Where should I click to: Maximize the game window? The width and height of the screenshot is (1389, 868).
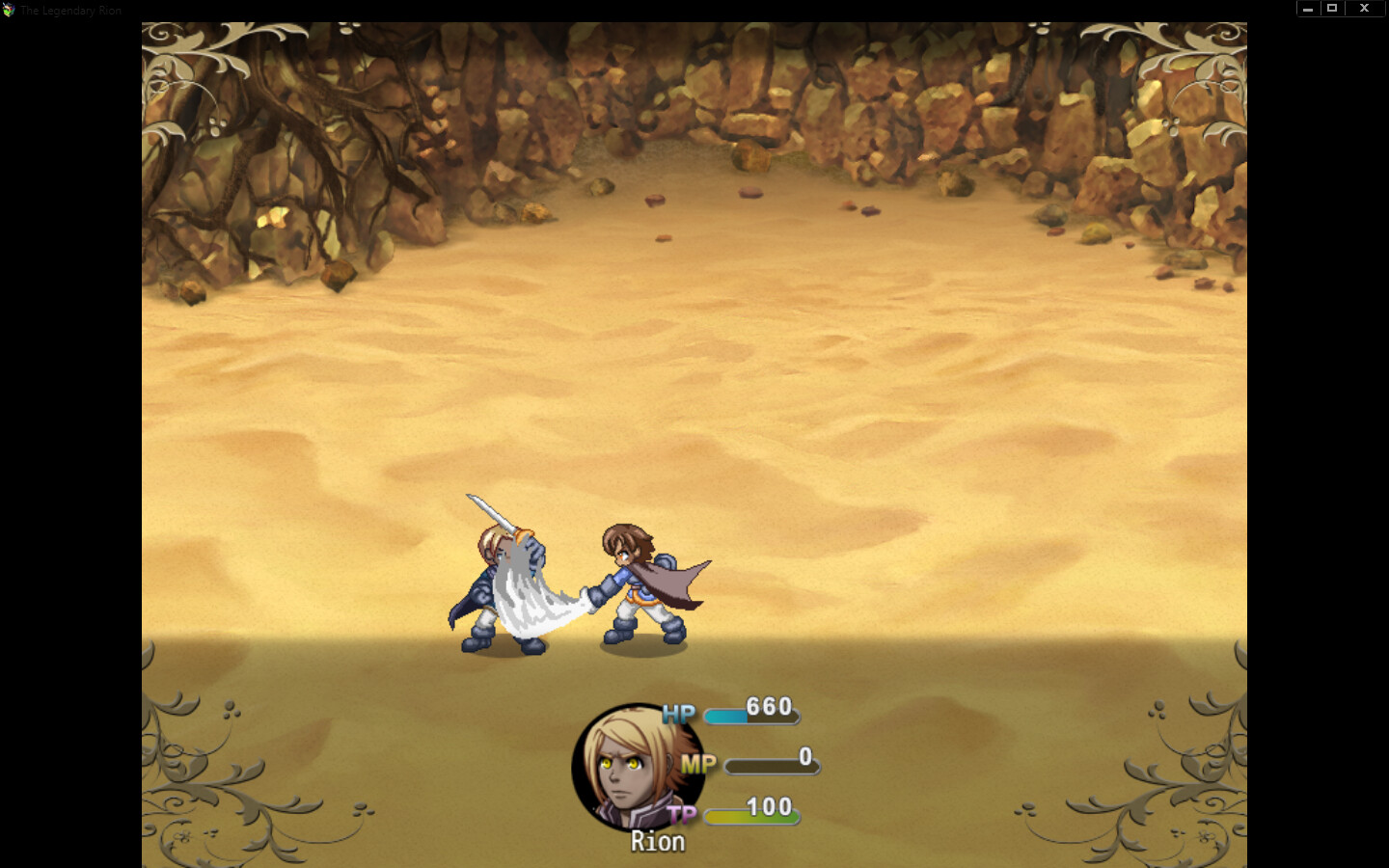coord(1334,8)
